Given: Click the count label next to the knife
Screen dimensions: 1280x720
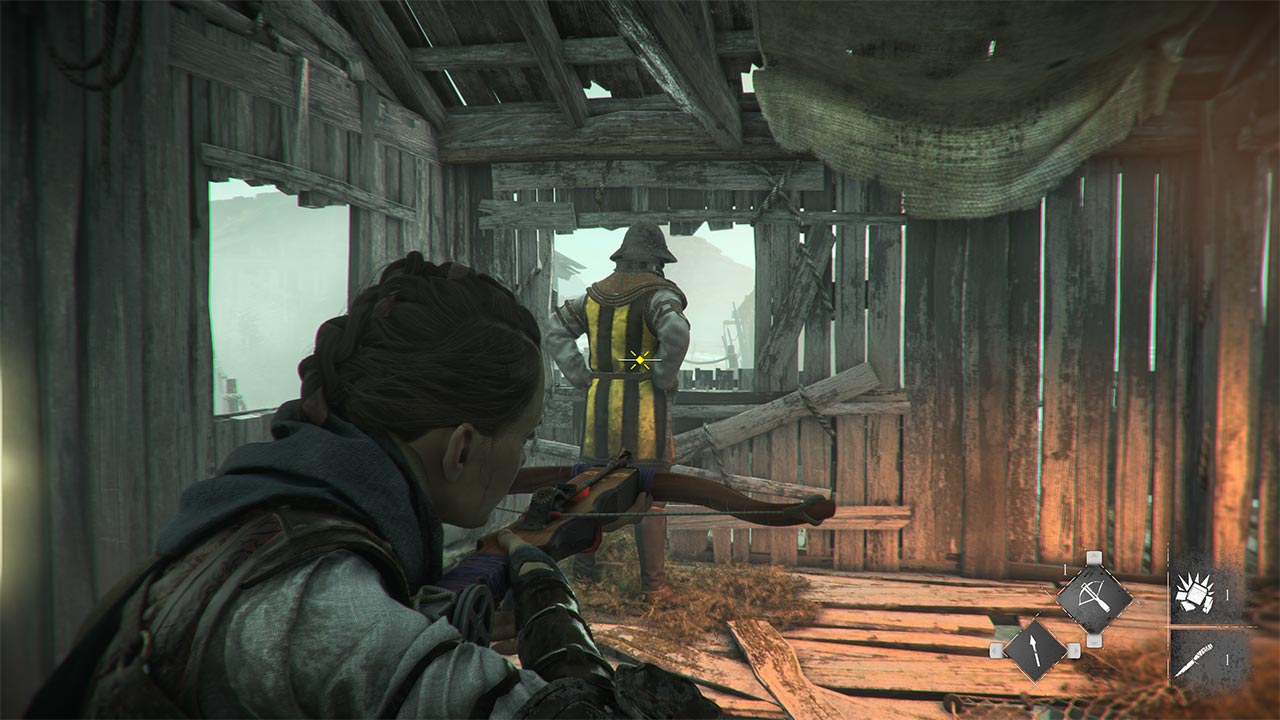Looking at the screenshot, I should 1226,660.
